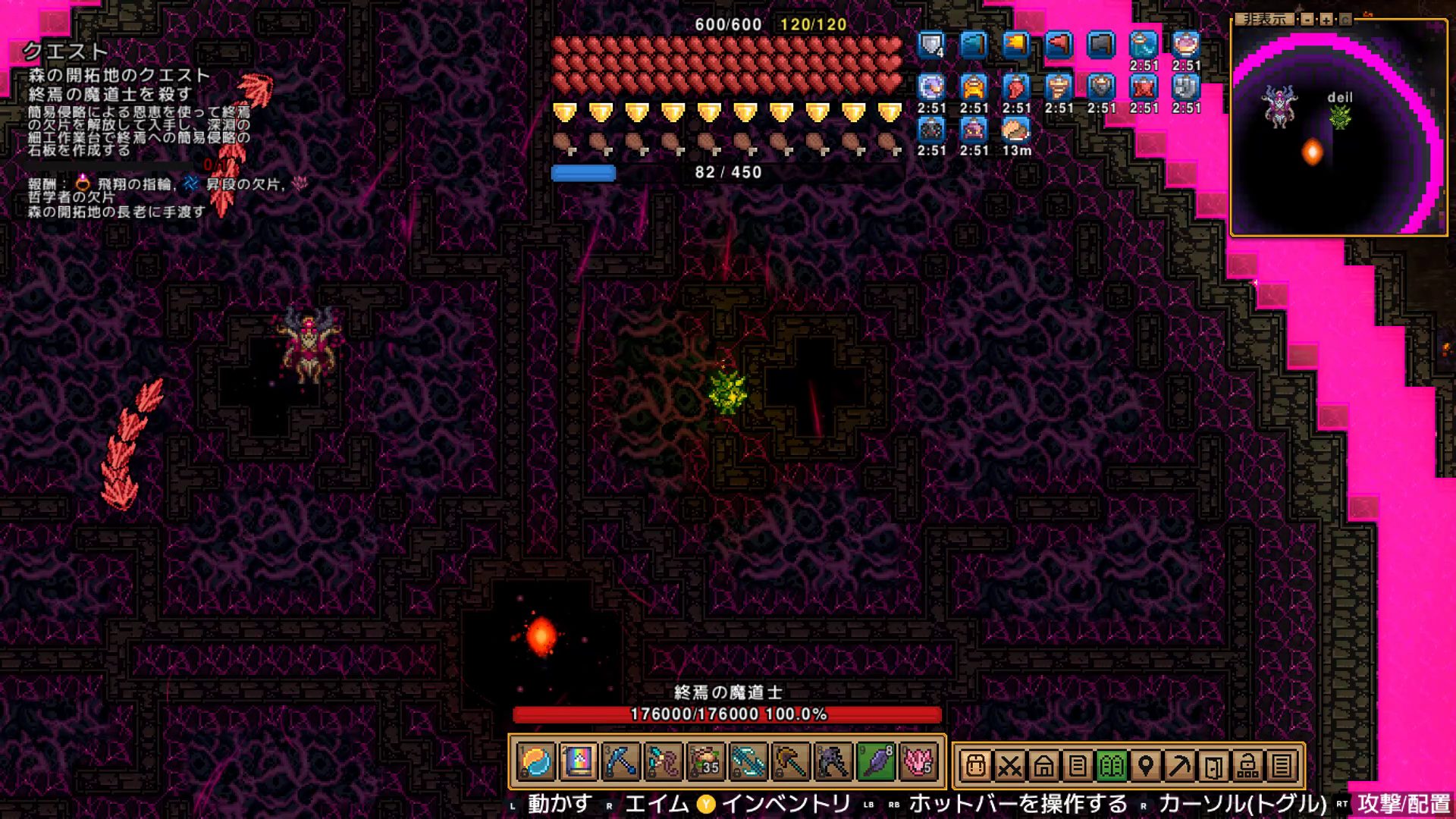1456x819 pixels.
Task: Click the open padlock button
Action: click(1247, 767)
